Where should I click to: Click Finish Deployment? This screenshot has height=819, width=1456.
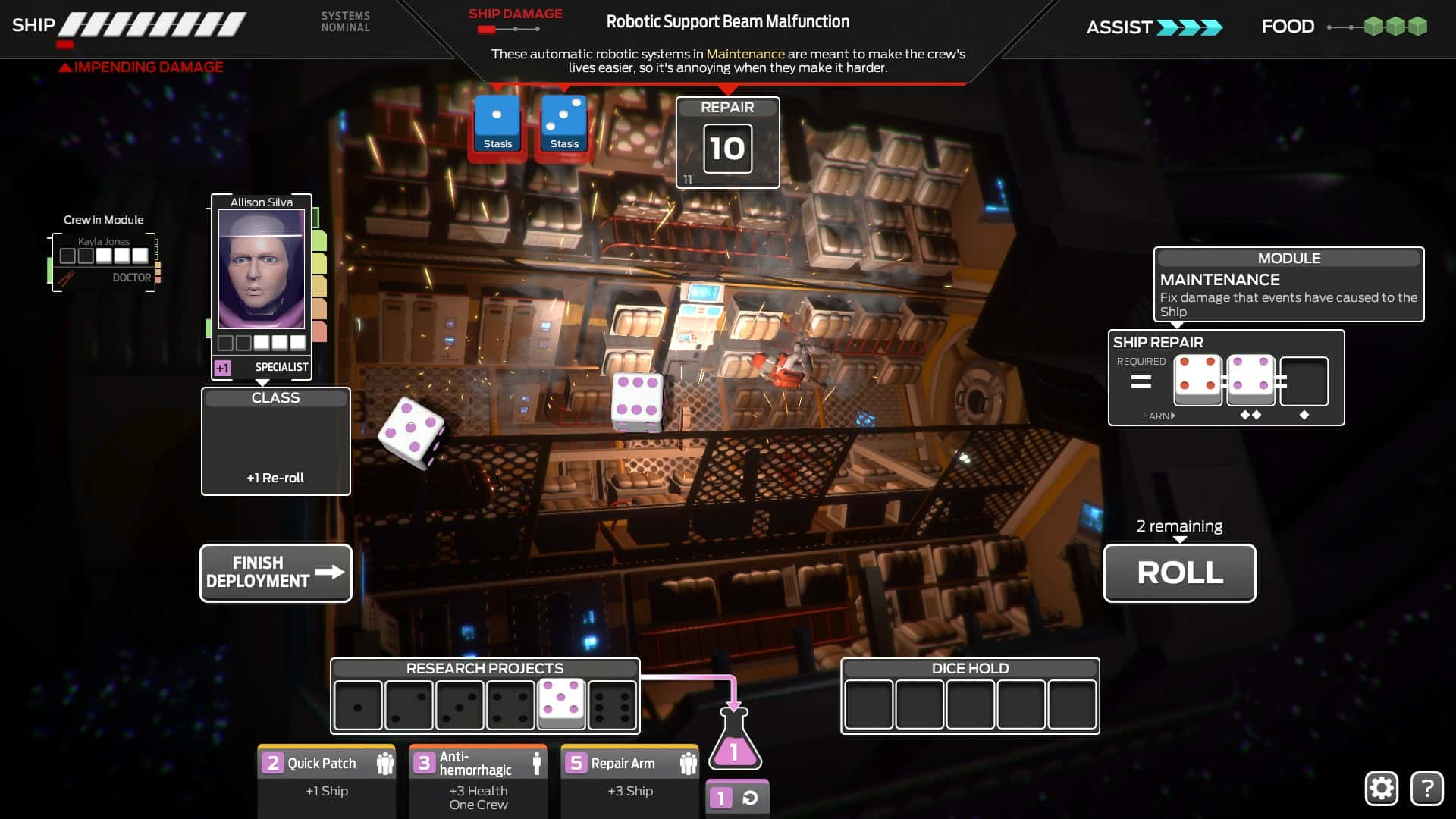pyautogui.click(x=275, y=573)
